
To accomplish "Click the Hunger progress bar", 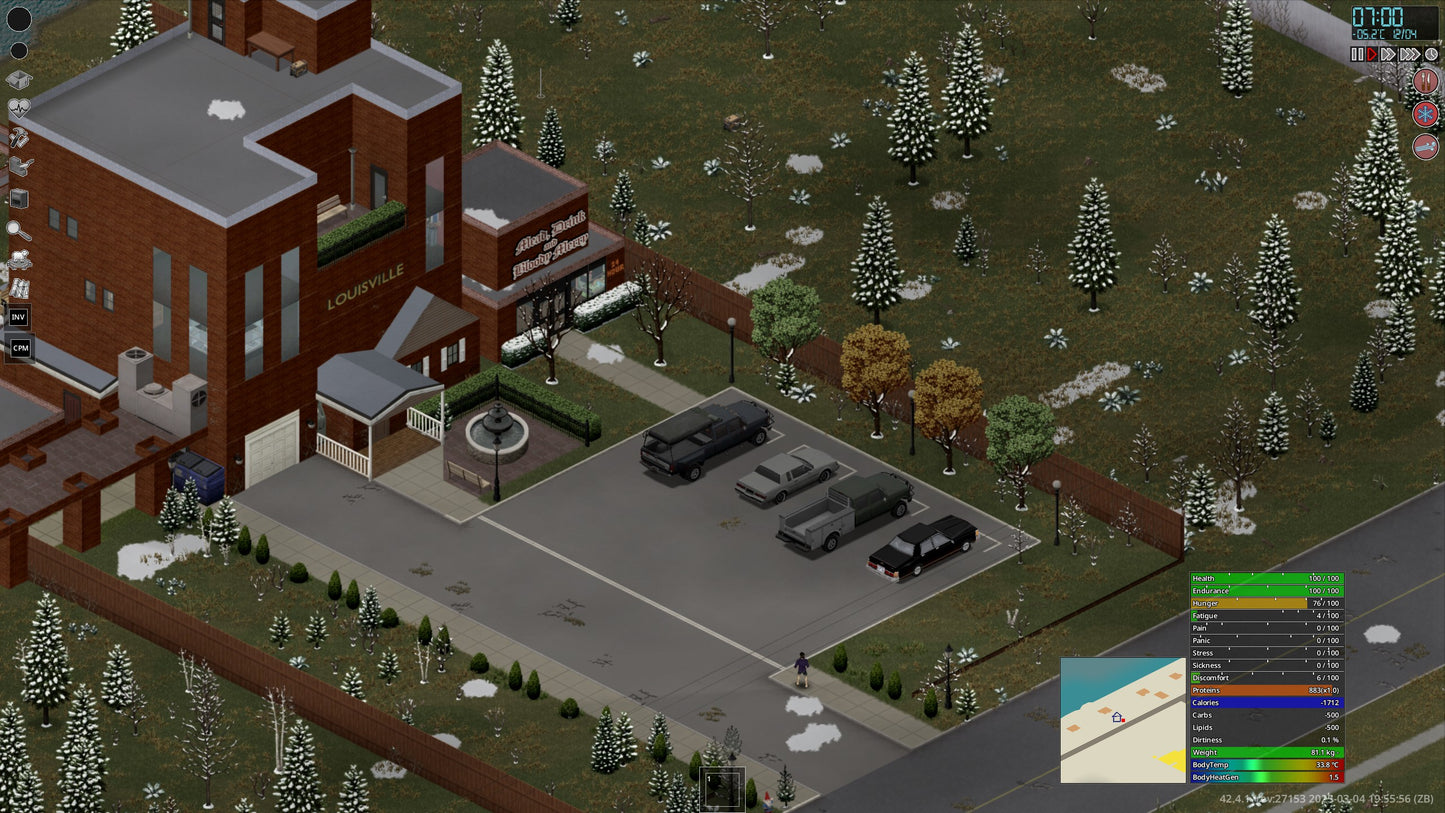I will point(1265,603).
